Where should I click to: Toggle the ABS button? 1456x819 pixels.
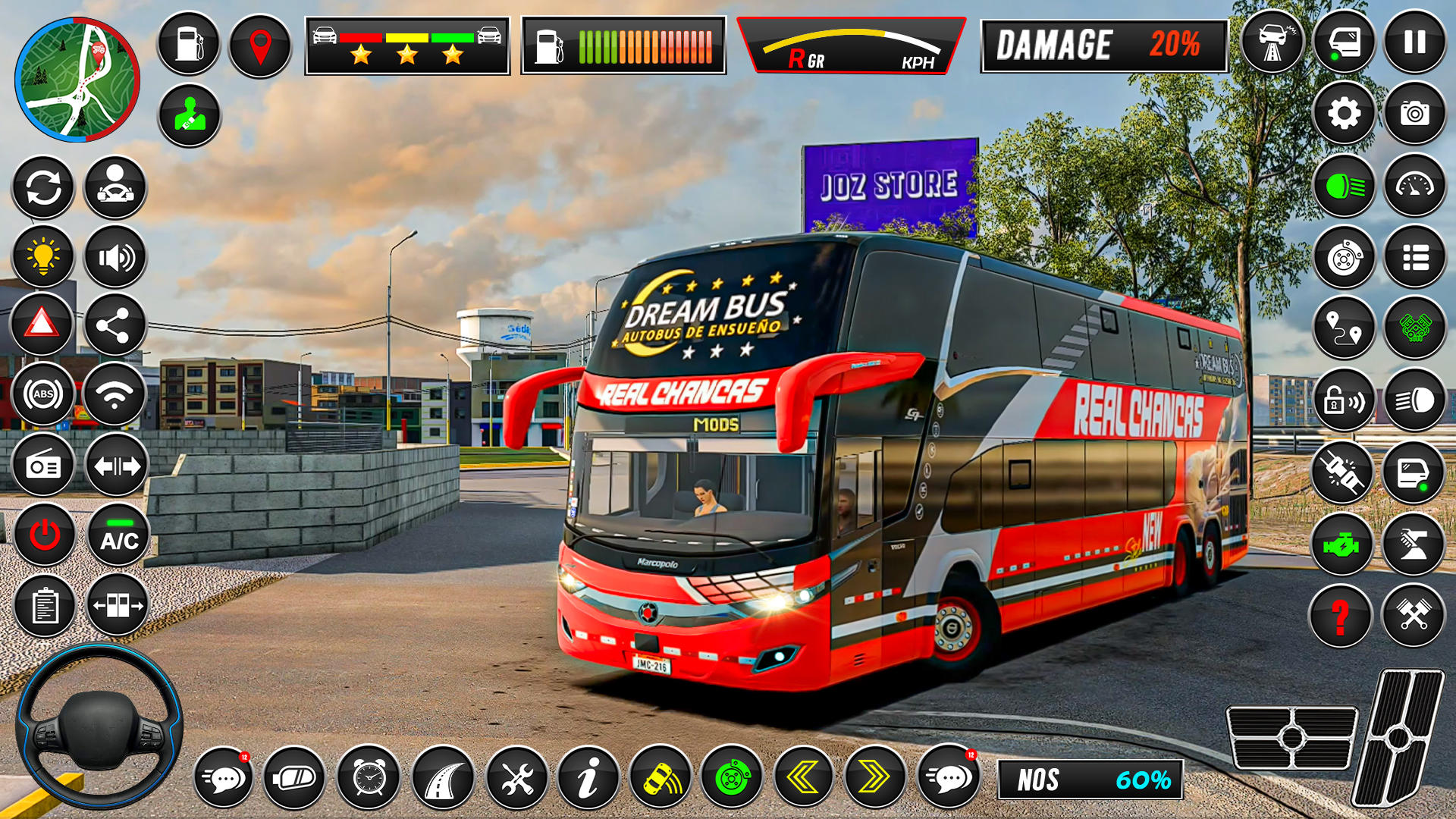tap(43, 394)
